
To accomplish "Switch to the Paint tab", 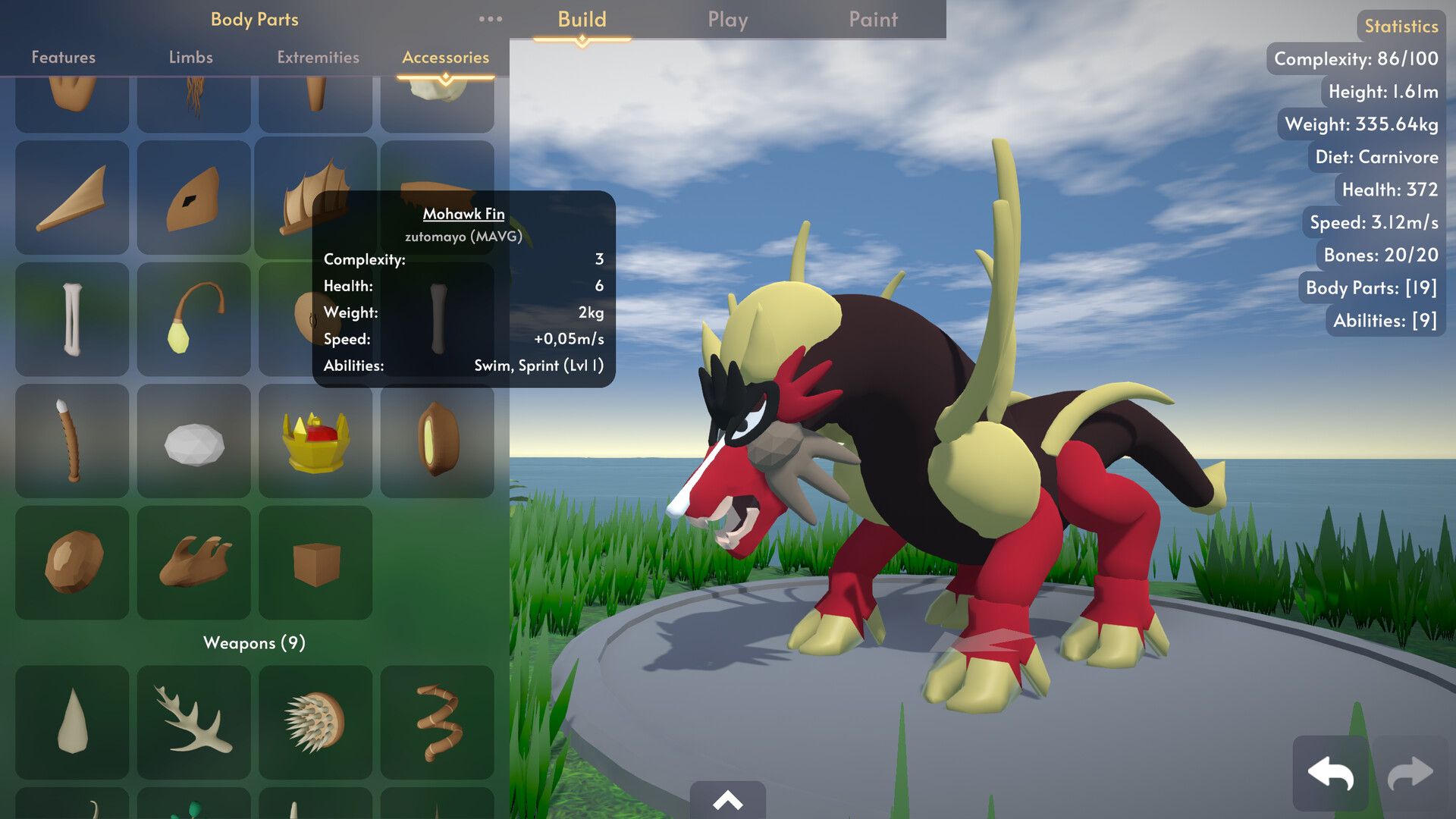I will [873, 20].
